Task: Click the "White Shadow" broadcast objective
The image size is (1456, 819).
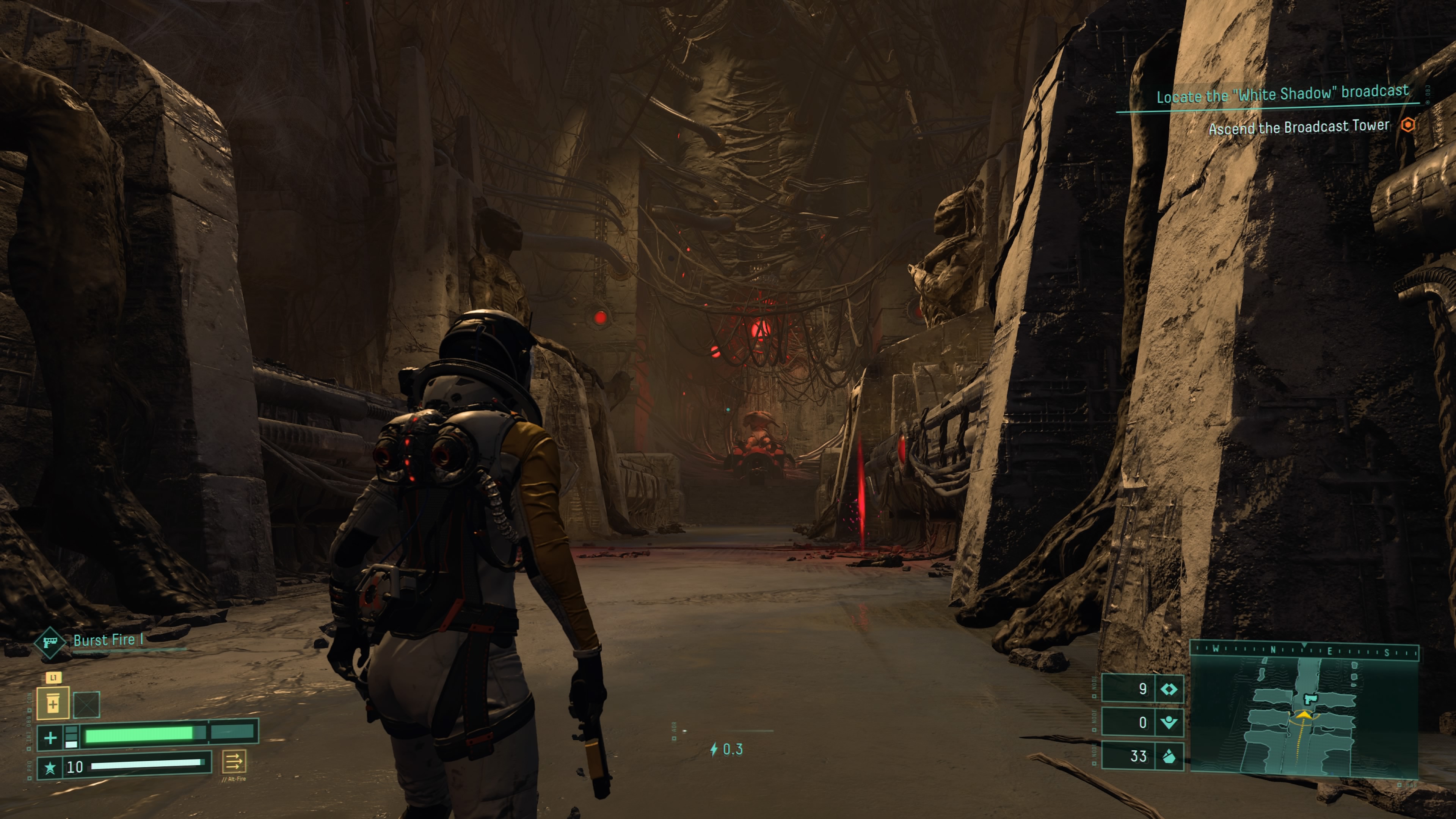Action: (x=1282, y=94)
